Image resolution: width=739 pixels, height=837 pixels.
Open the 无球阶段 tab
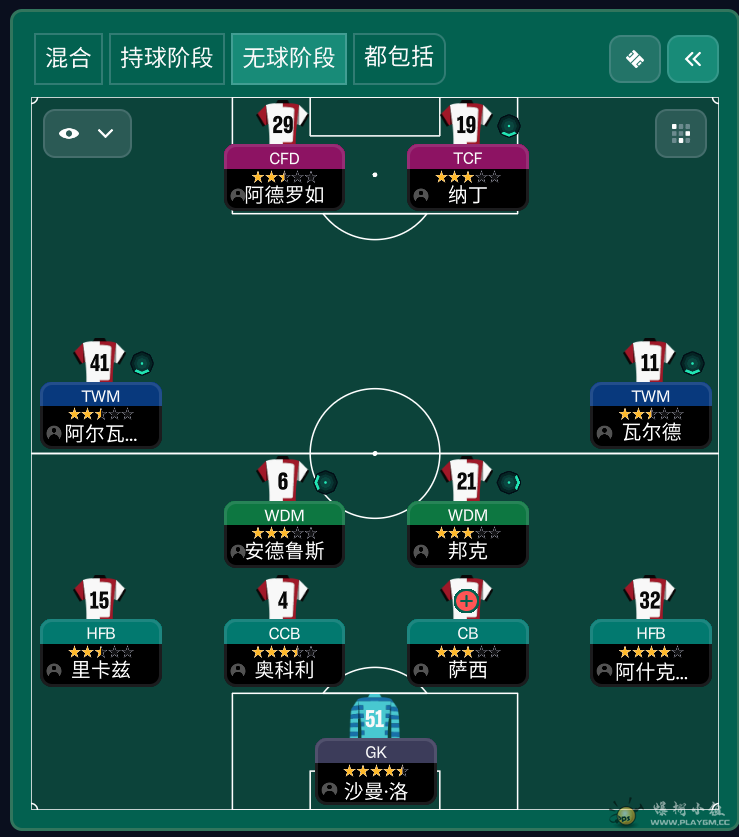click(288, 58)
